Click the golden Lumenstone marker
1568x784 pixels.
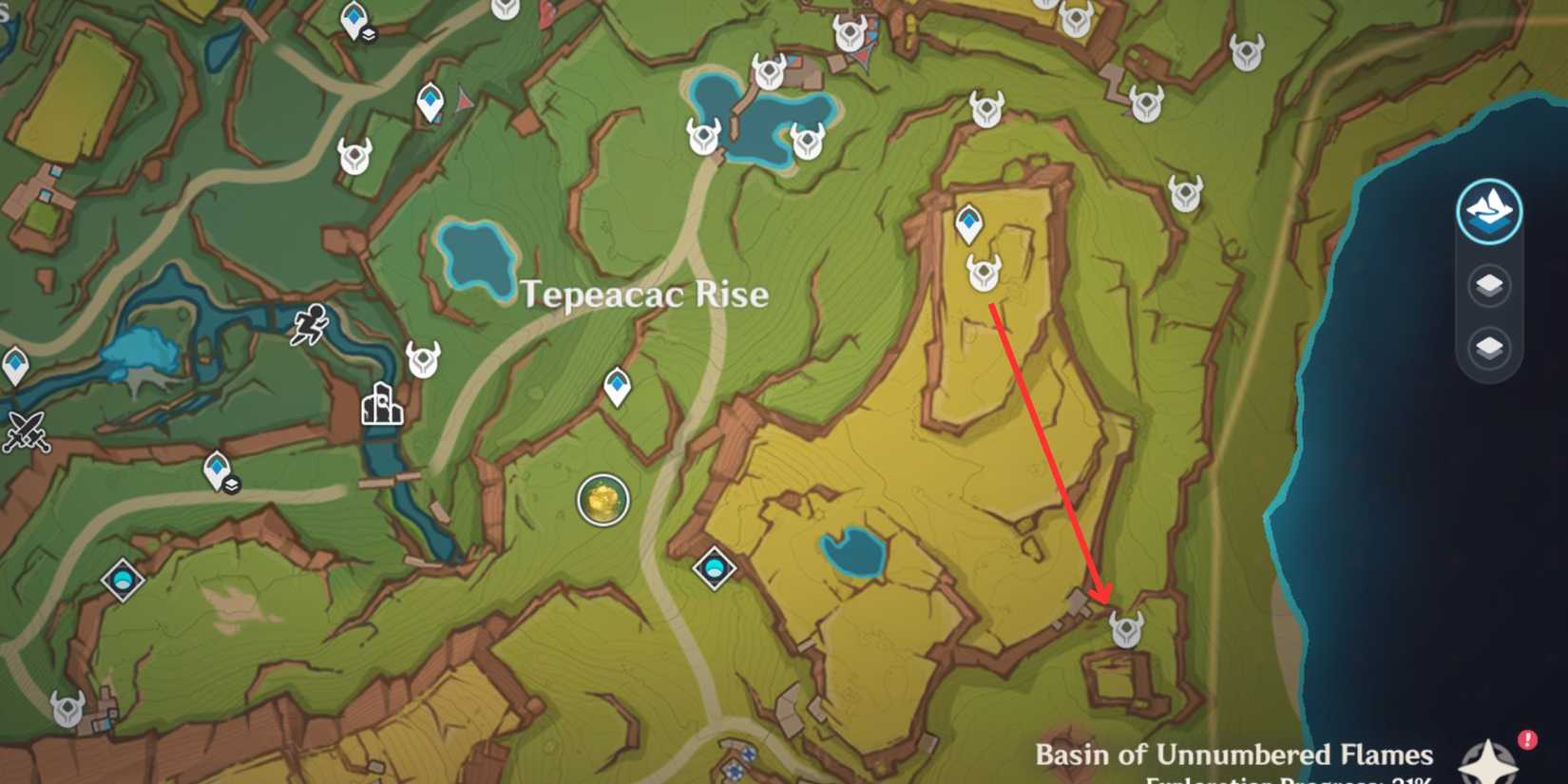[602, 498]
